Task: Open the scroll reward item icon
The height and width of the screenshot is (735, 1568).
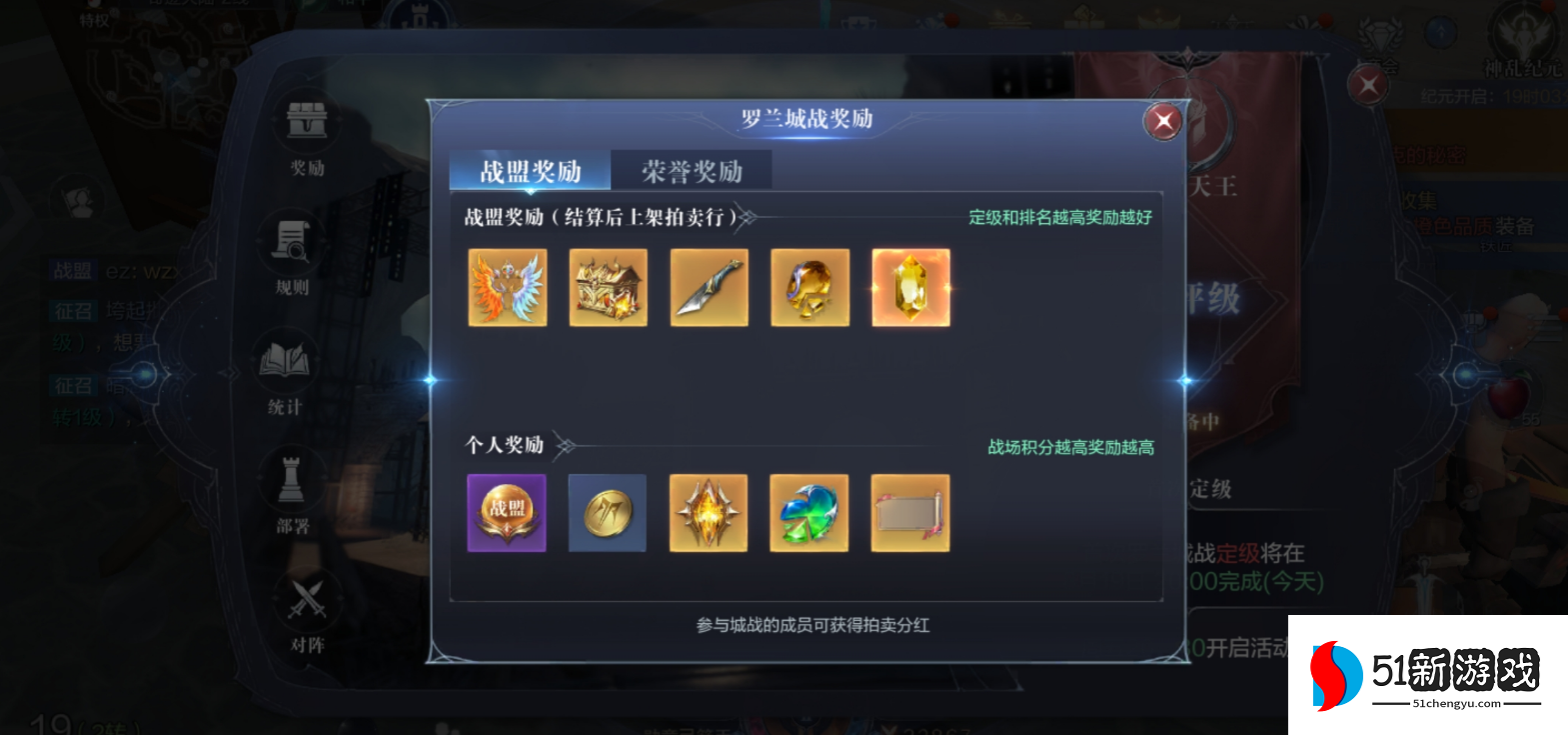Action: pyautogui.click(x=909, y=514)
